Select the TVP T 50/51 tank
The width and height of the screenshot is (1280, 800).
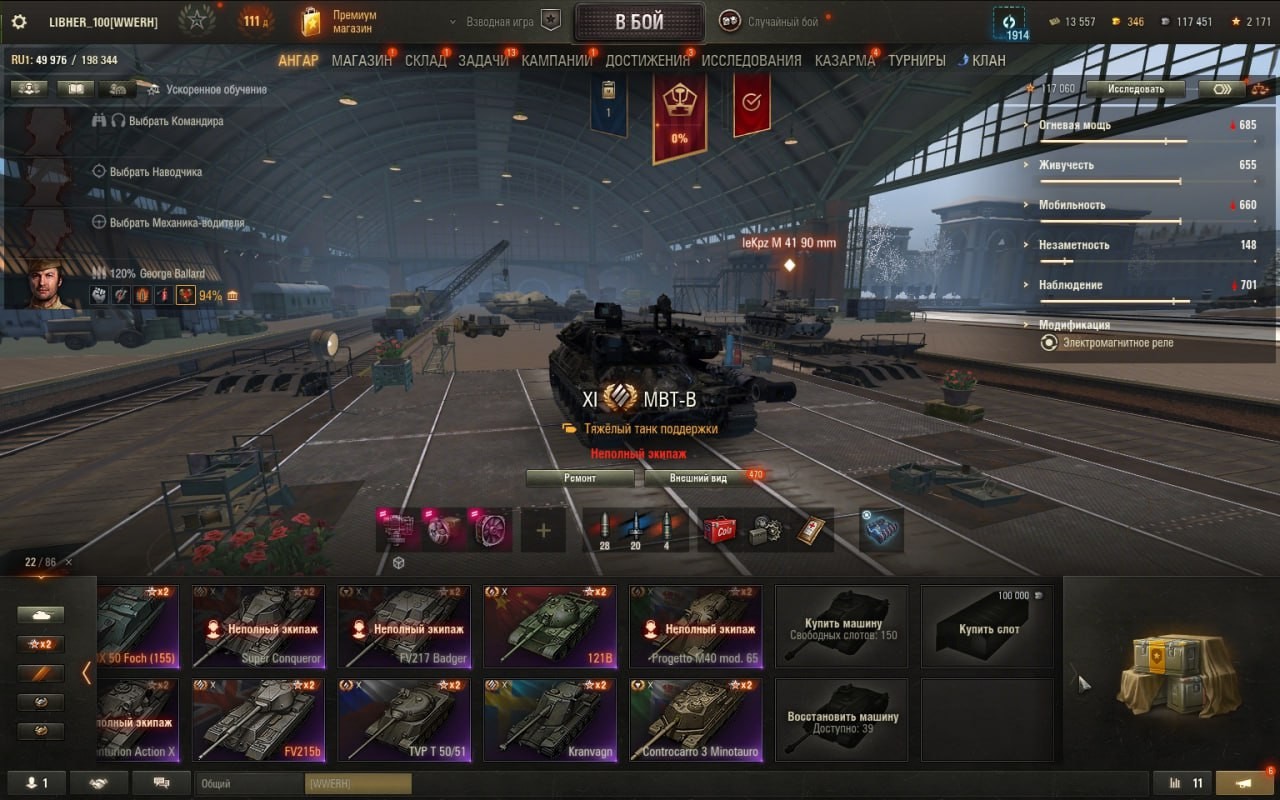click(x=404, y=719)
